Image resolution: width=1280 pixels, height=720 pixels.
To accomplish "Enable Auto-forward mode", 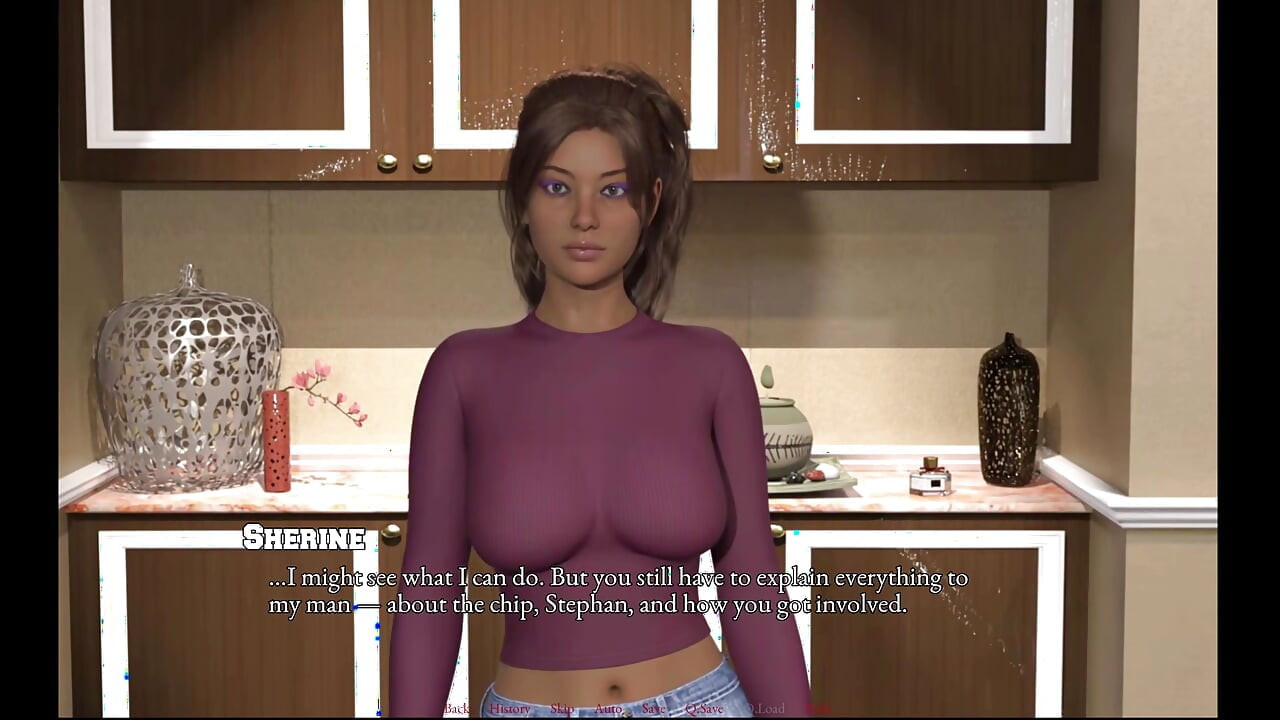I will (x=608, y=708).
